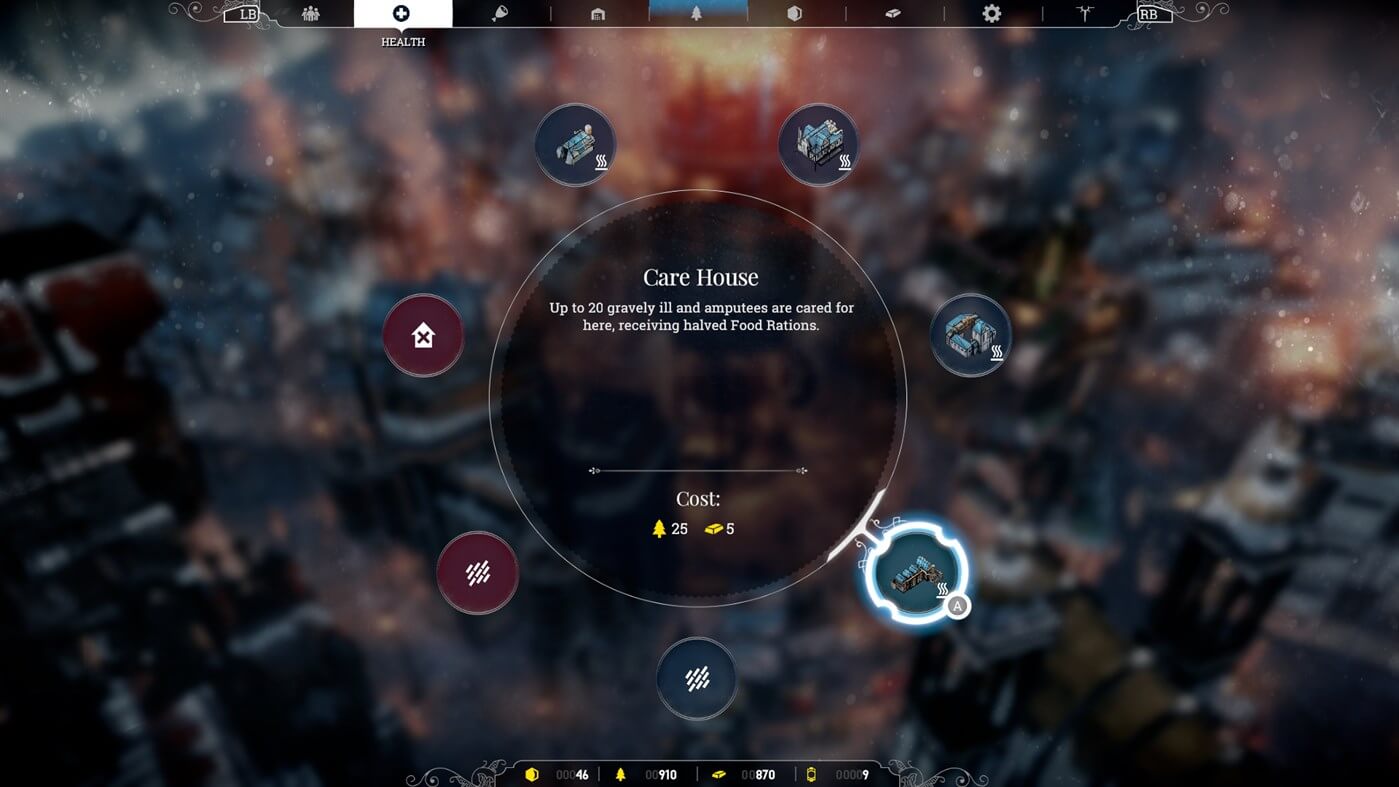Select the highlighted Care House building icon
The width and height of the screenshot is (1399, 787).
(x=915, y=571)
